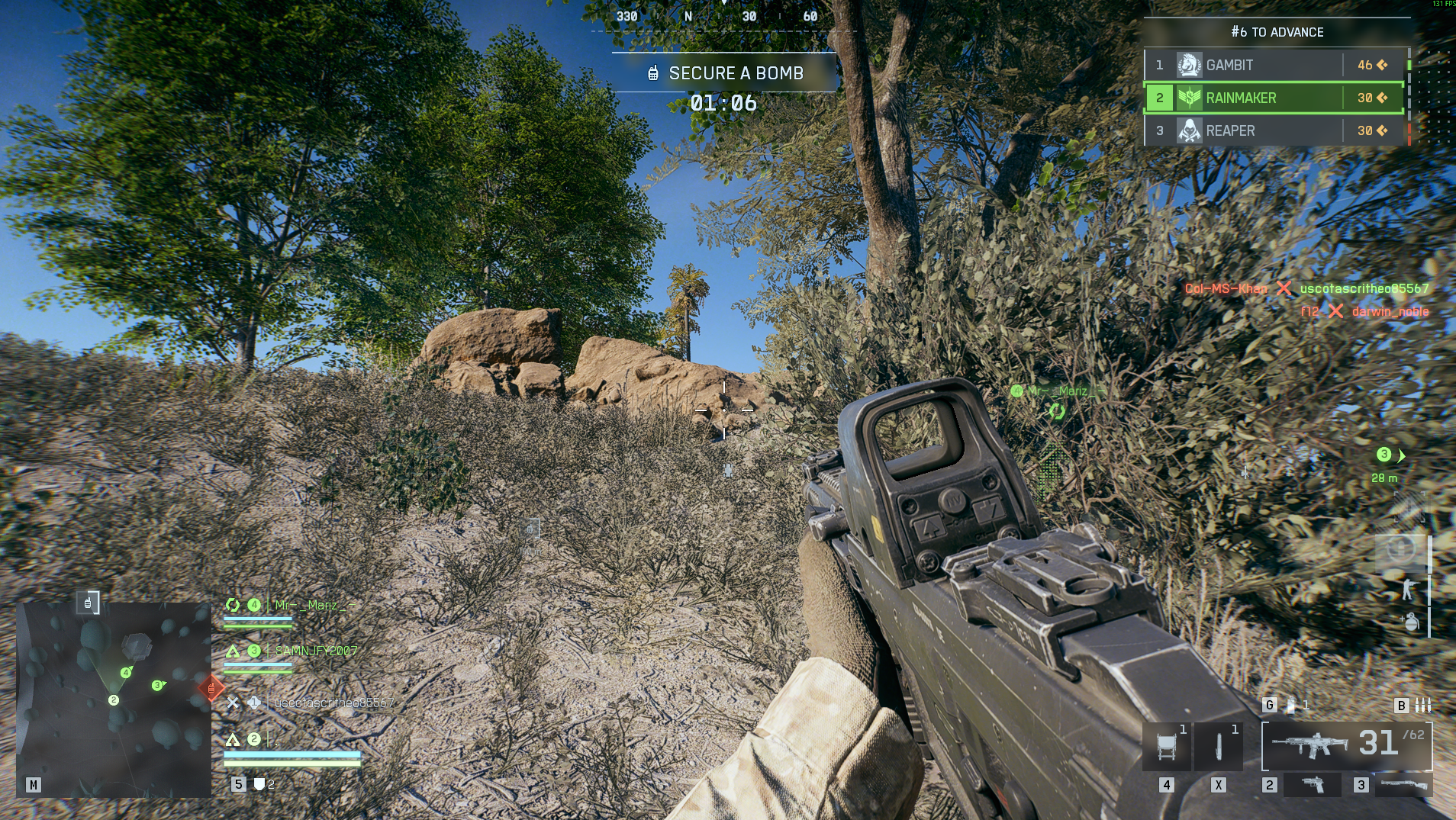Viewport: 1456px width, 820px height.
Task: Select downed squadmate uscotascritheo85567 in squad list
Action: pyautogui.click(x=334, y=703)
